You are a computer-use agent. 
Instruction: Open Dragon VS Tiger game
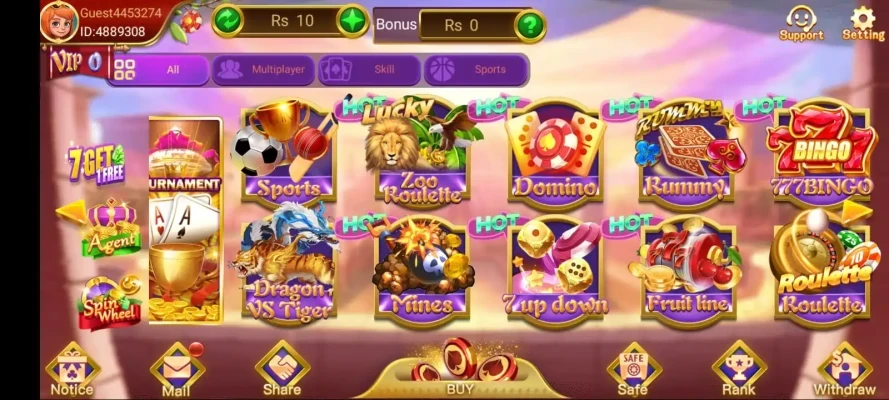coord(283,265)
